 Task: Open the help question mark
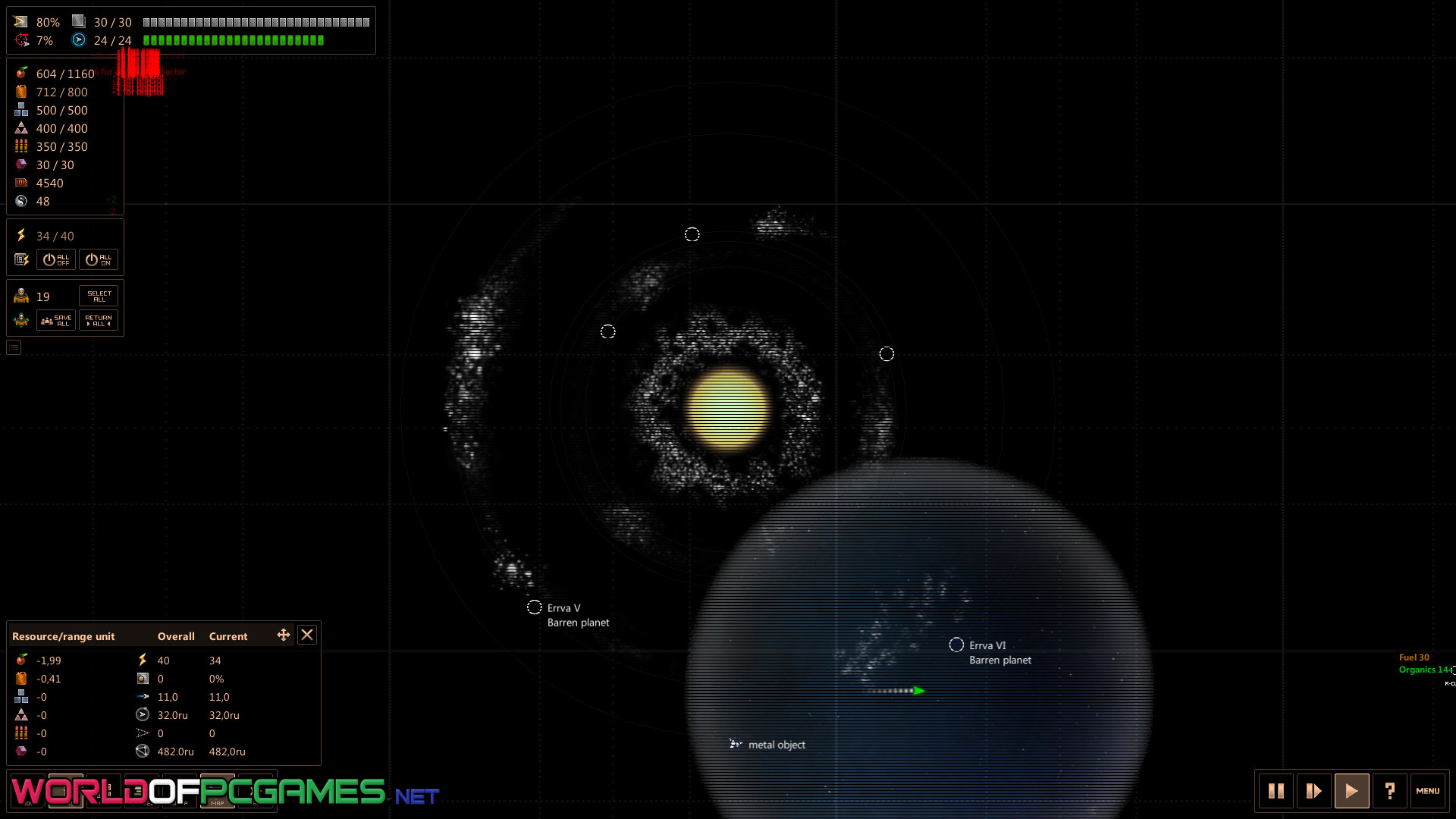tap(1390, 791)
